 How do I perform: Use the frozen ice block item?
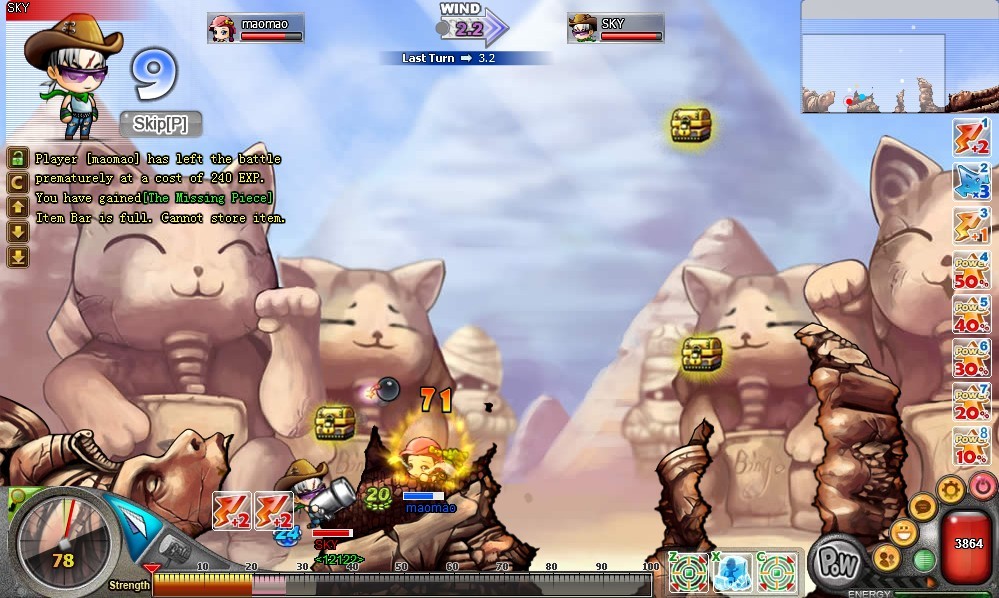tap(733, 572)
